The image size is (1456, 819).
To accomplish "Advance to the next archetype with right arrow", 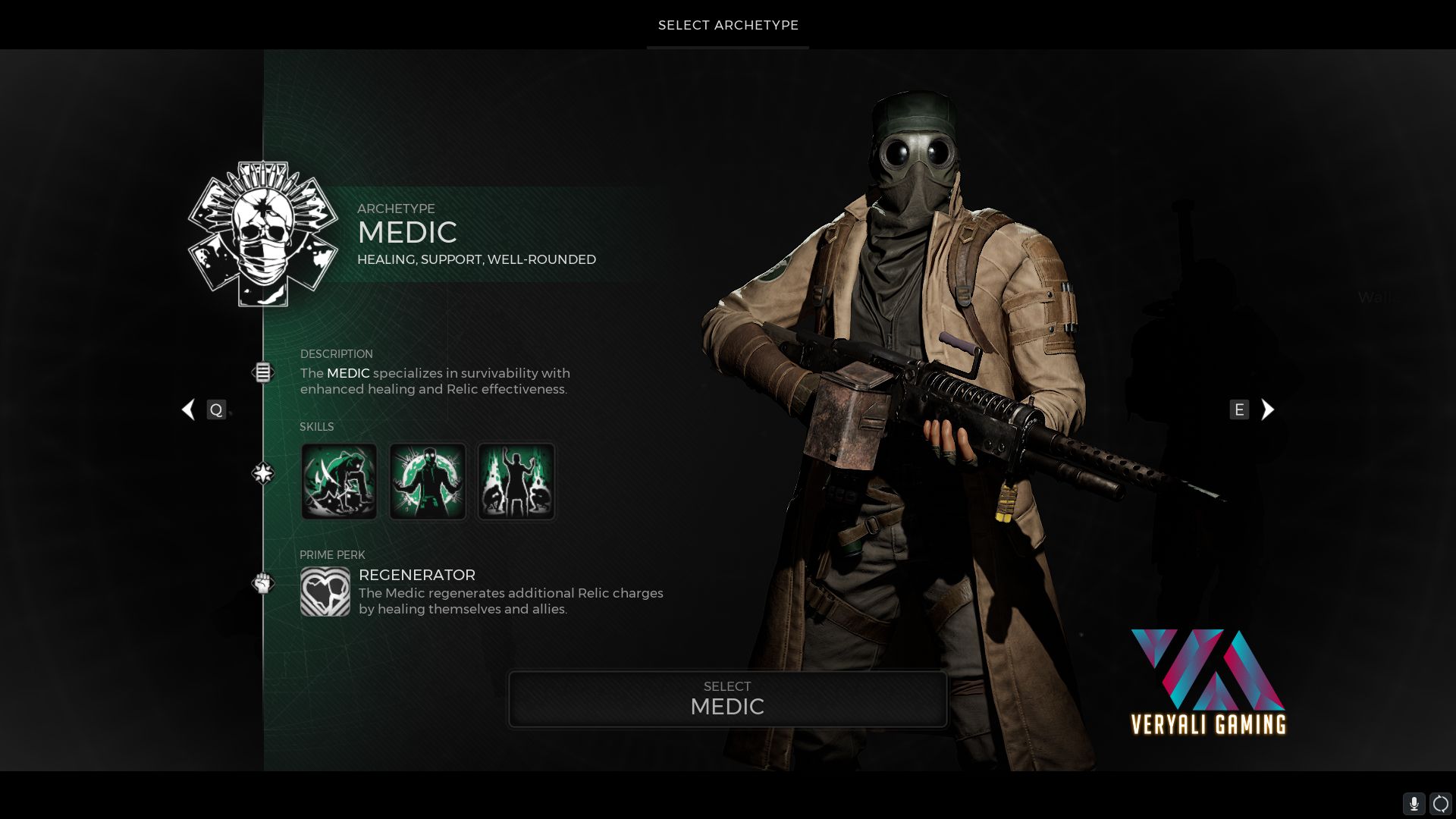I will coord(1267,409).
